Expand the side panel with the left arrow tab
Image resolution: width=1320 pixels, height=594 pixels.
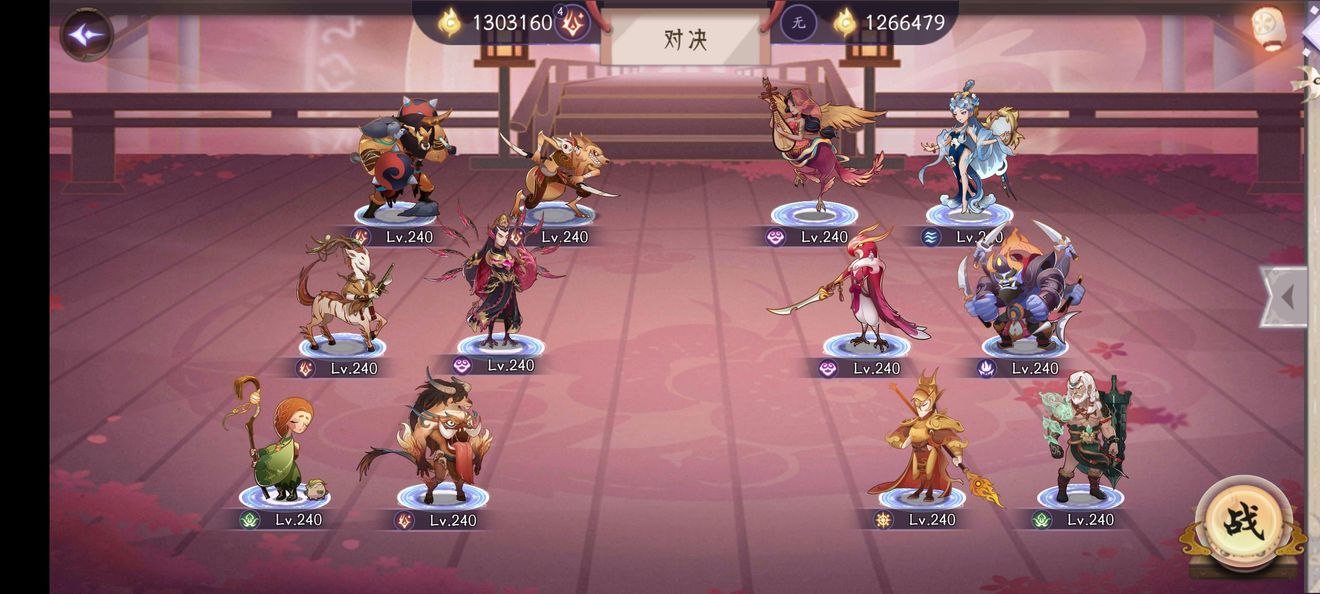(x=1286, y=297)
